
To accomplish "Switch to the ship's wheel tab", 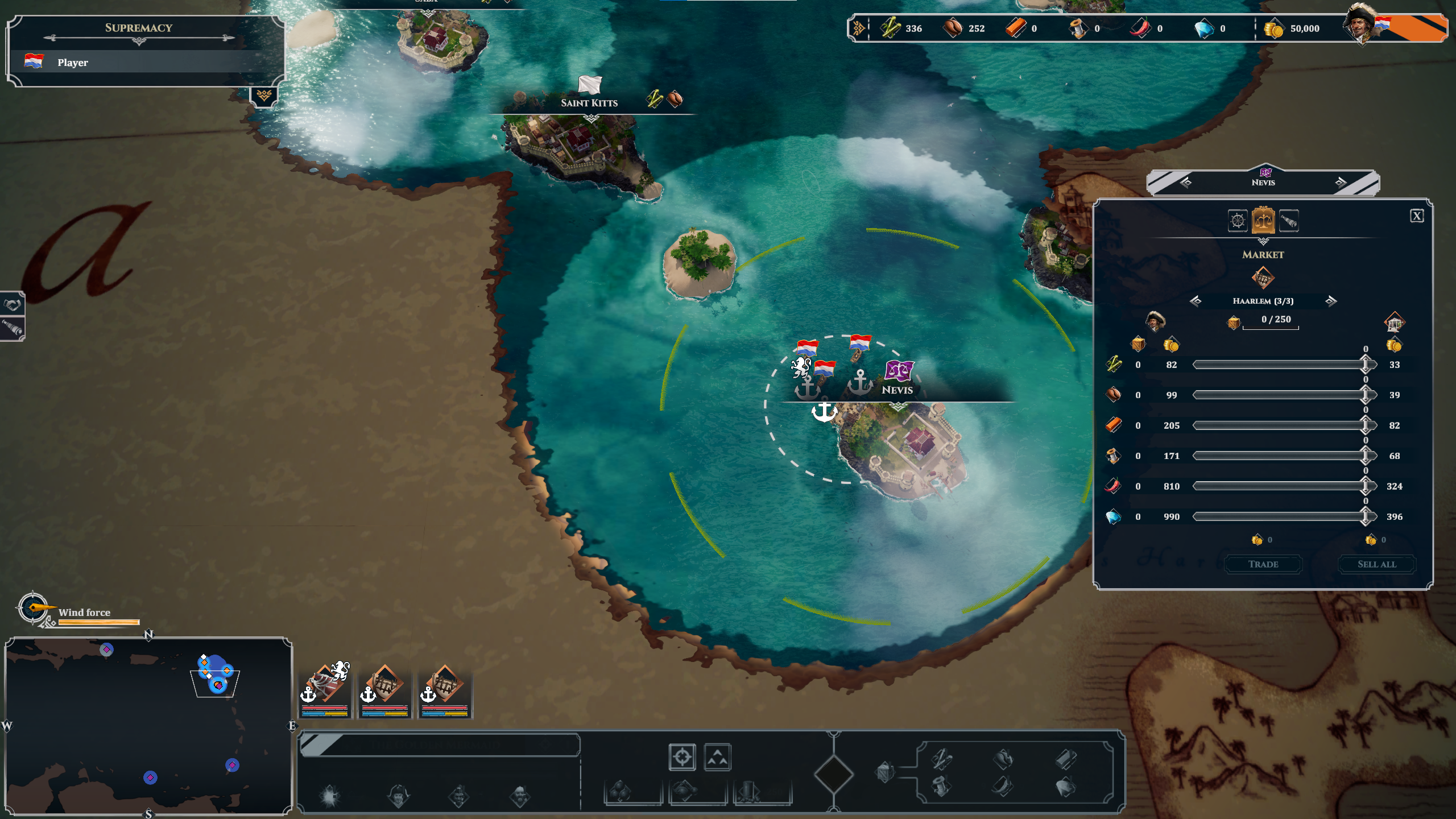I will (1238, 221).
